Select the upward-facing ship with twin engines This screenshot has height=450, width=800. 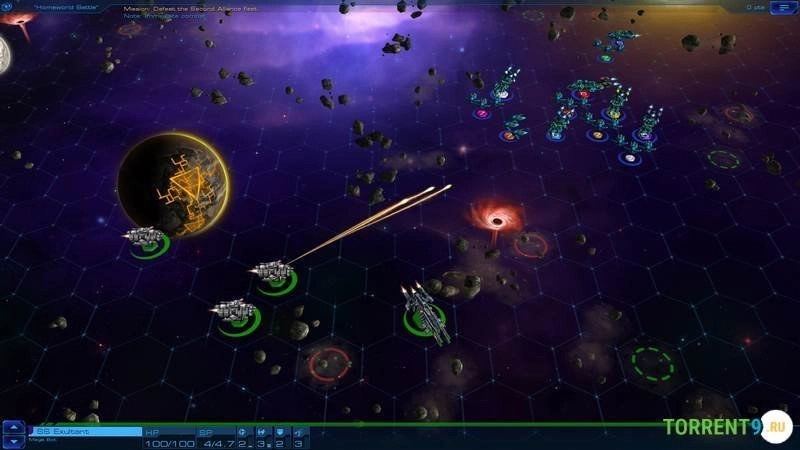click(x=423, y=310)
